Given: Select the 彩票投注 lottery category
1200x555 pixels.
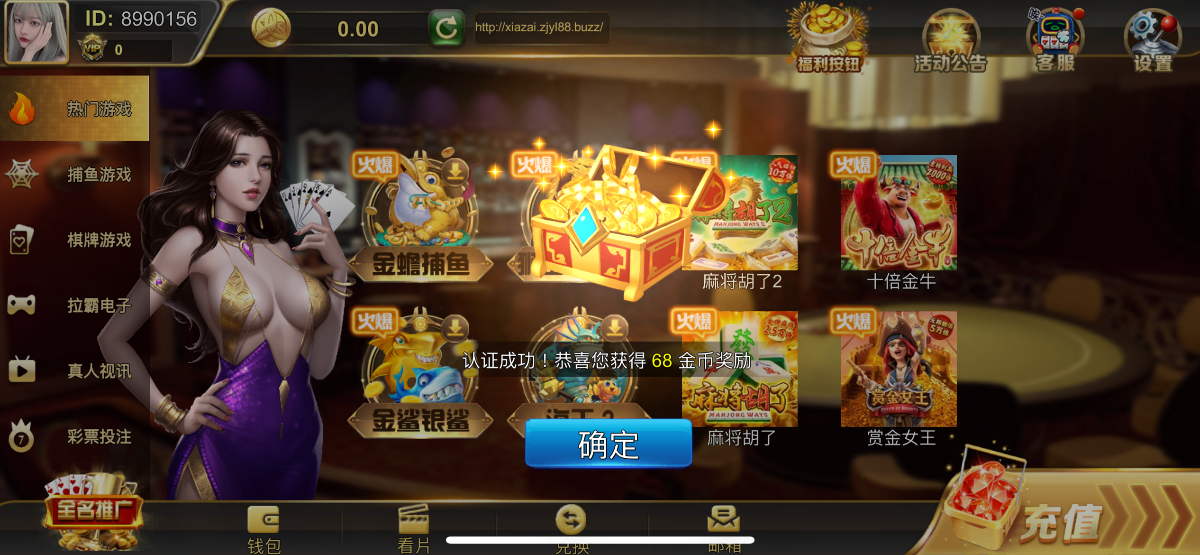Looking at the screenshot, I should tap(75, 436).
